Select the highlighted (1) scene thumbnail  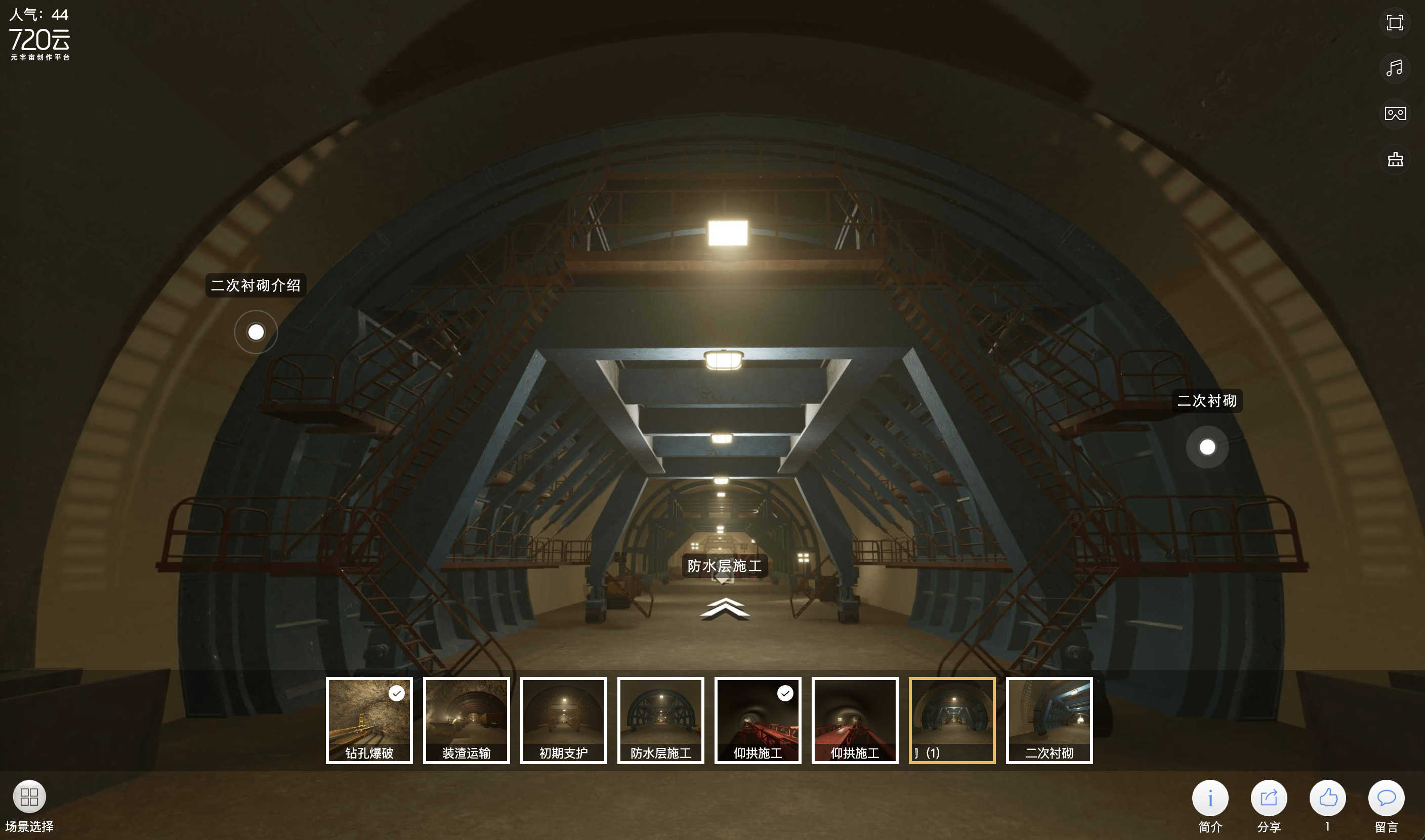[952, 720]
